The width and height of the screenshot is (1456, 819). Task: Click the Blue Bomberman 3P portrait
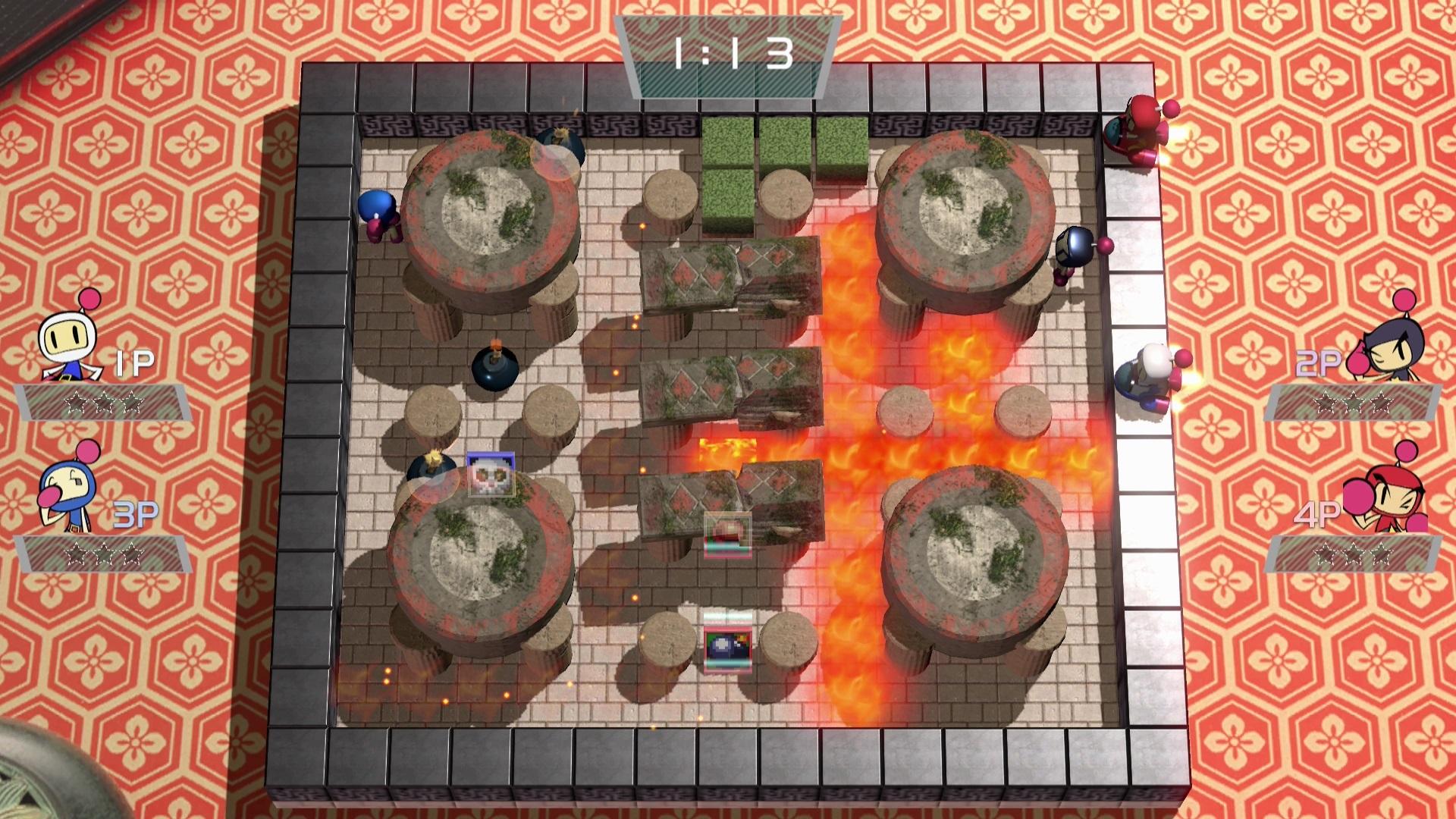pyautogui.click(x=68, y=485)
